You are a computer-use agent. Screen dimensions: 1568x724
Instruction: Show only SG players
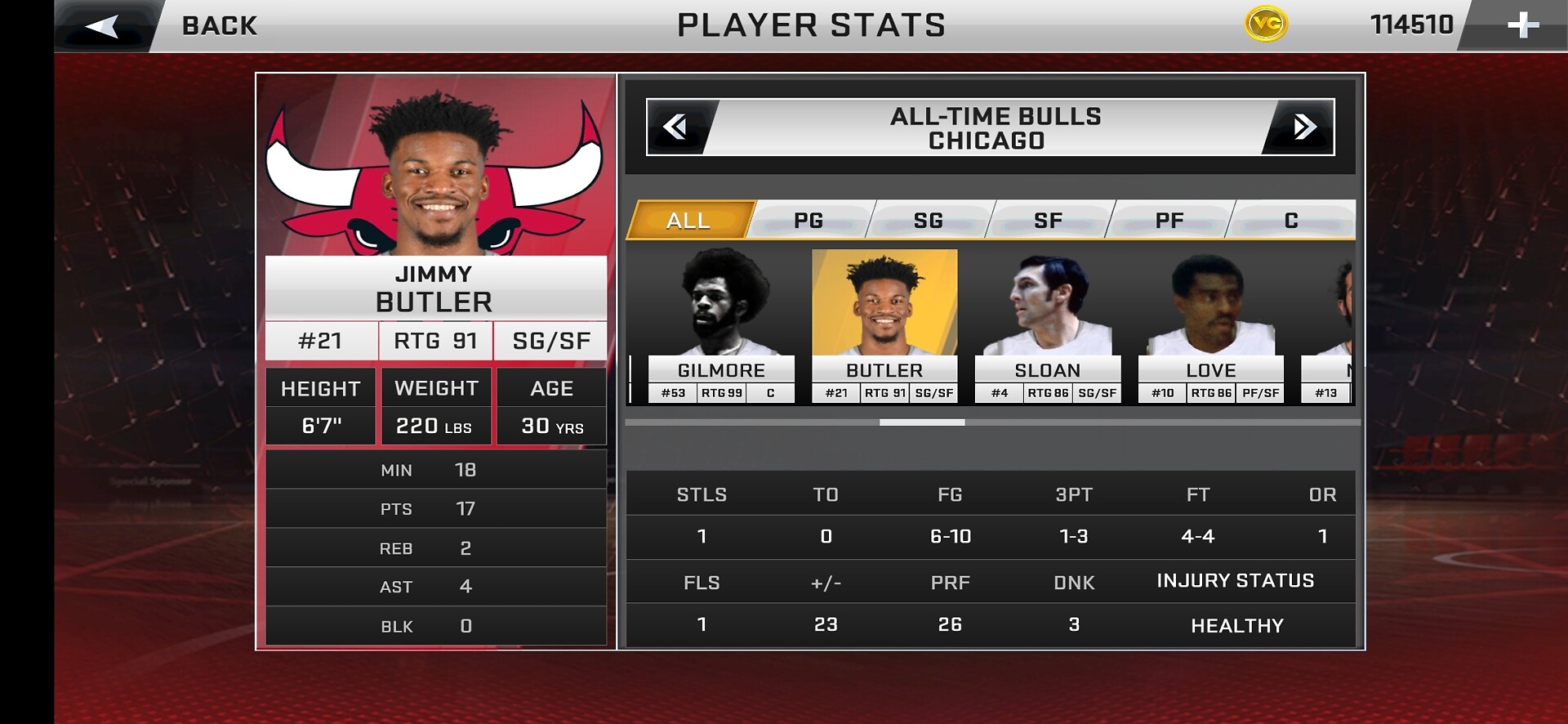click(x=929, y=220)
